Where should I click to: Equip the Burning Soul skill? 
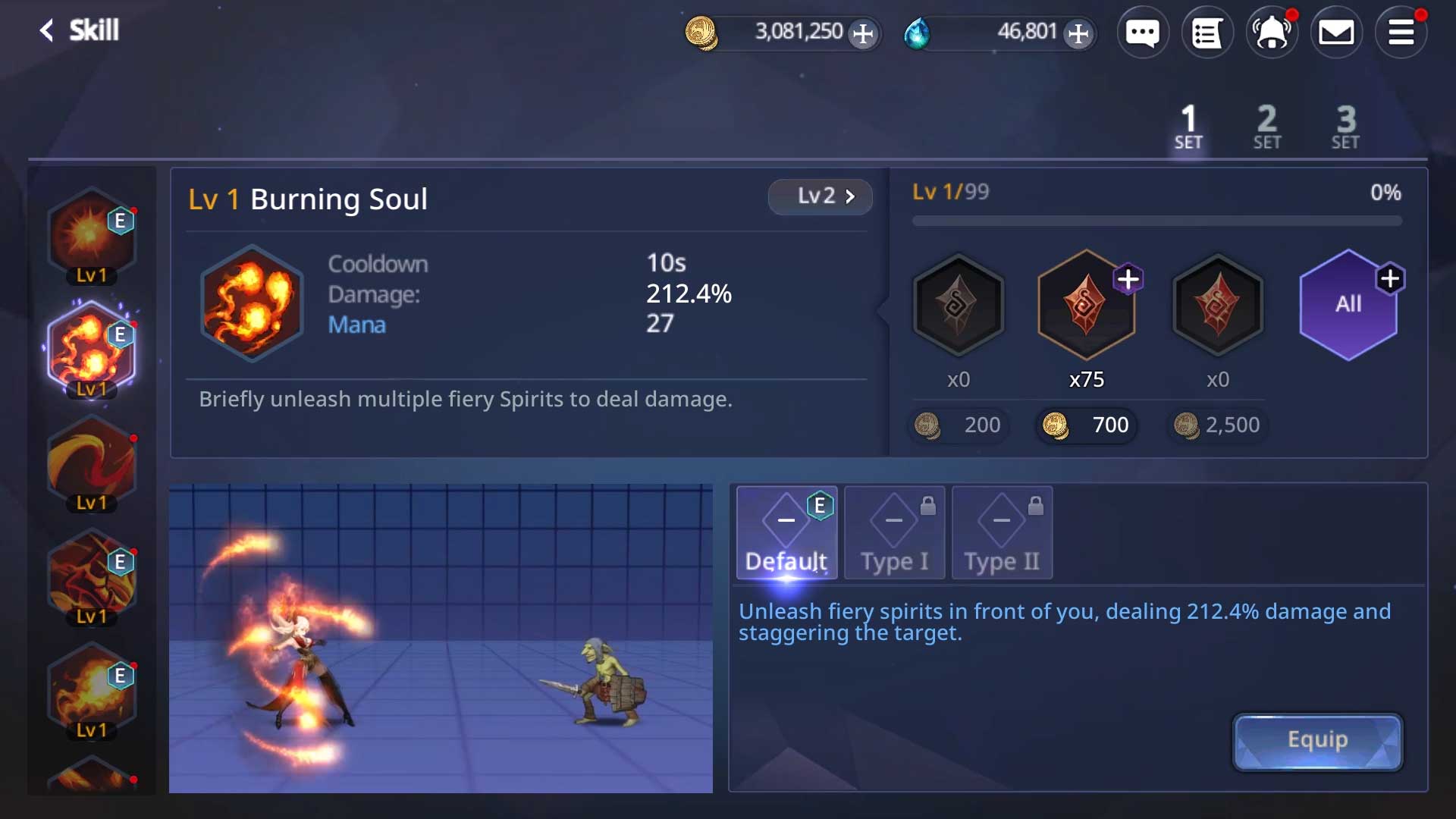pos(1317,741)
